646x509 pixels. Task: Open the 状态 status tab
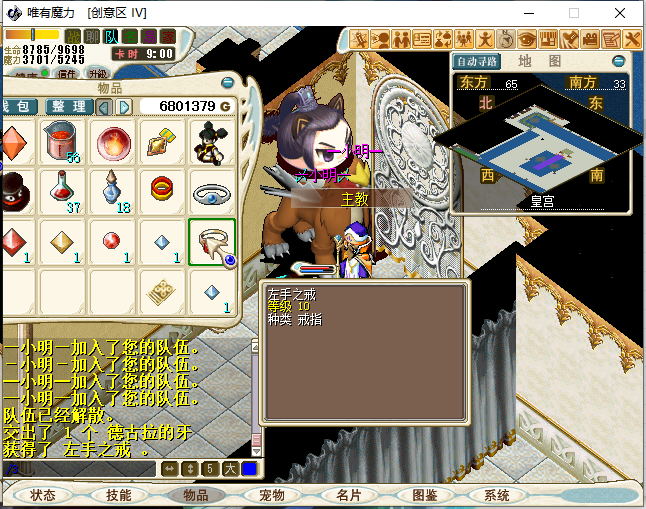[x=43, y=495]
